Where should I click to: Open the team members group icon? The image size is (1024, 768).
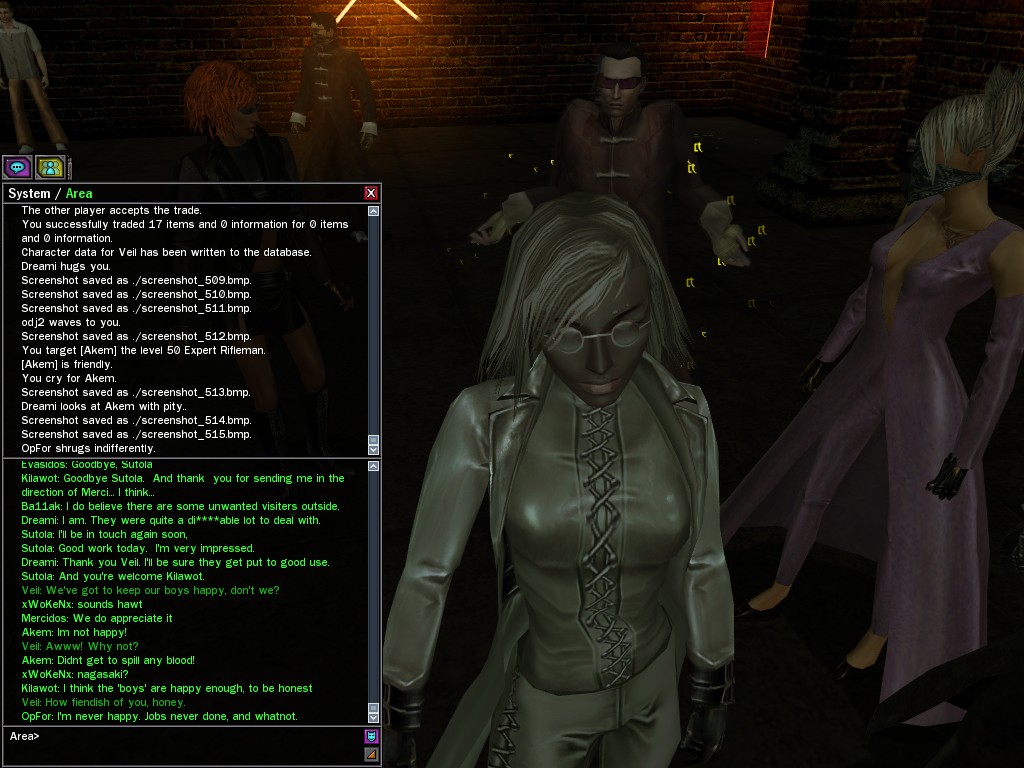click(x=50, y=167)
